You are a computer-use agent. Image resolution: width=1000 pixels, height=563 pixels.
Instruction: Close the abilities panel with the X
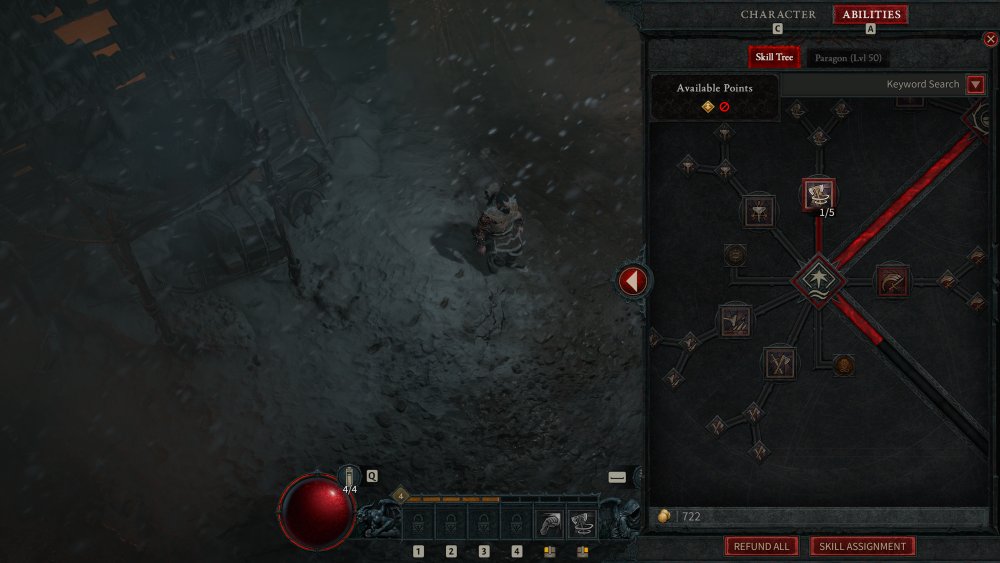(990, 40)
